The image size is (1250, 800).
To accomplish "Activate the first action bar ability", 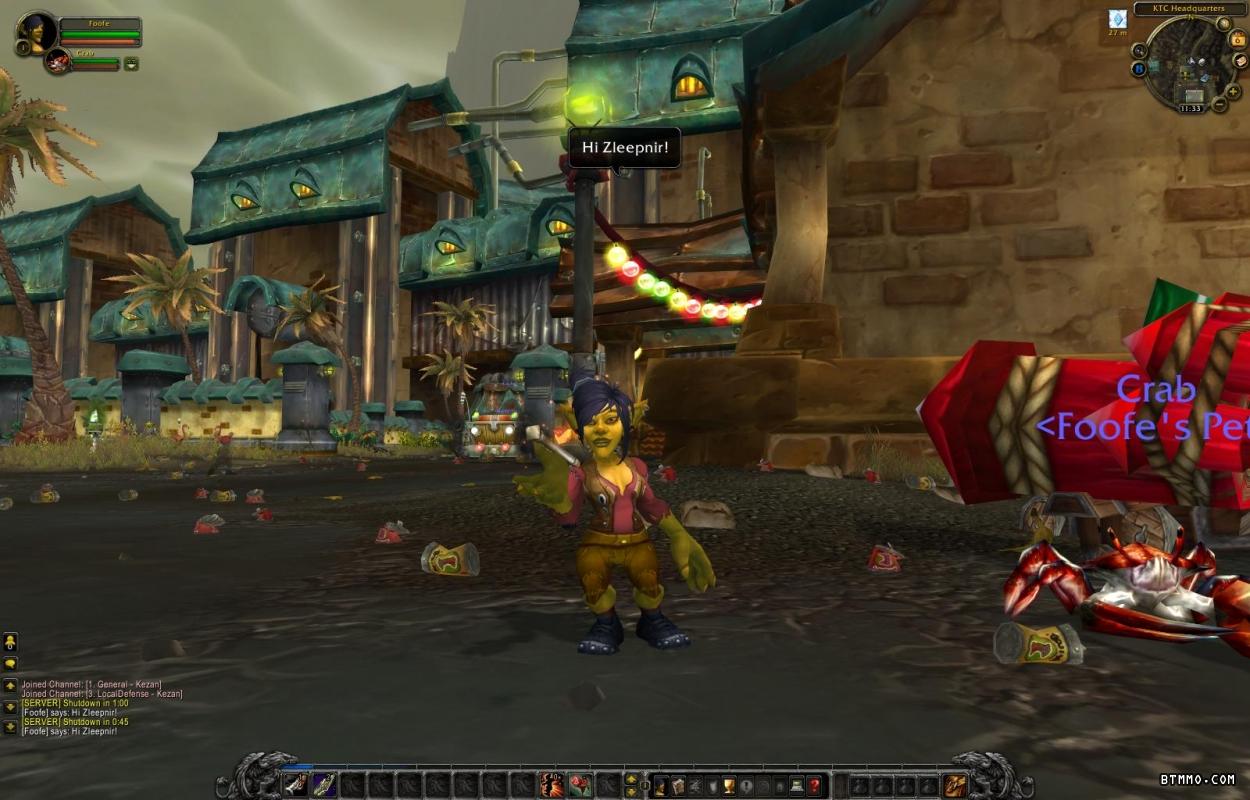I will [x=295, y=785].
